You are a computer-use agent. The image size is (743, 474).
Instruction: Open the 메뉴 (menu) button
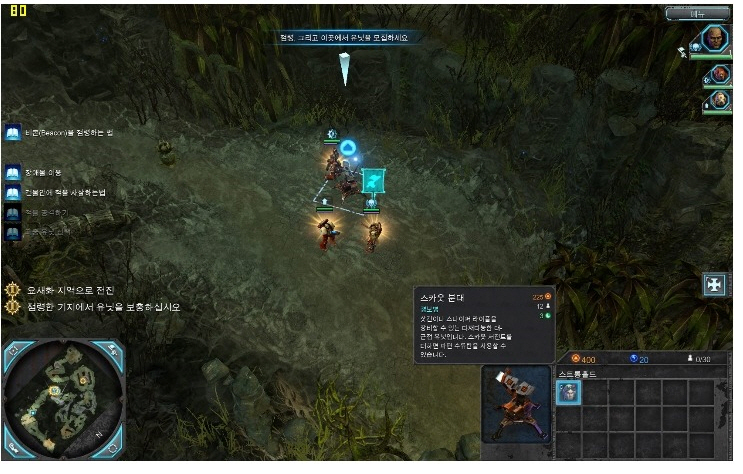[x=697, y=13]
